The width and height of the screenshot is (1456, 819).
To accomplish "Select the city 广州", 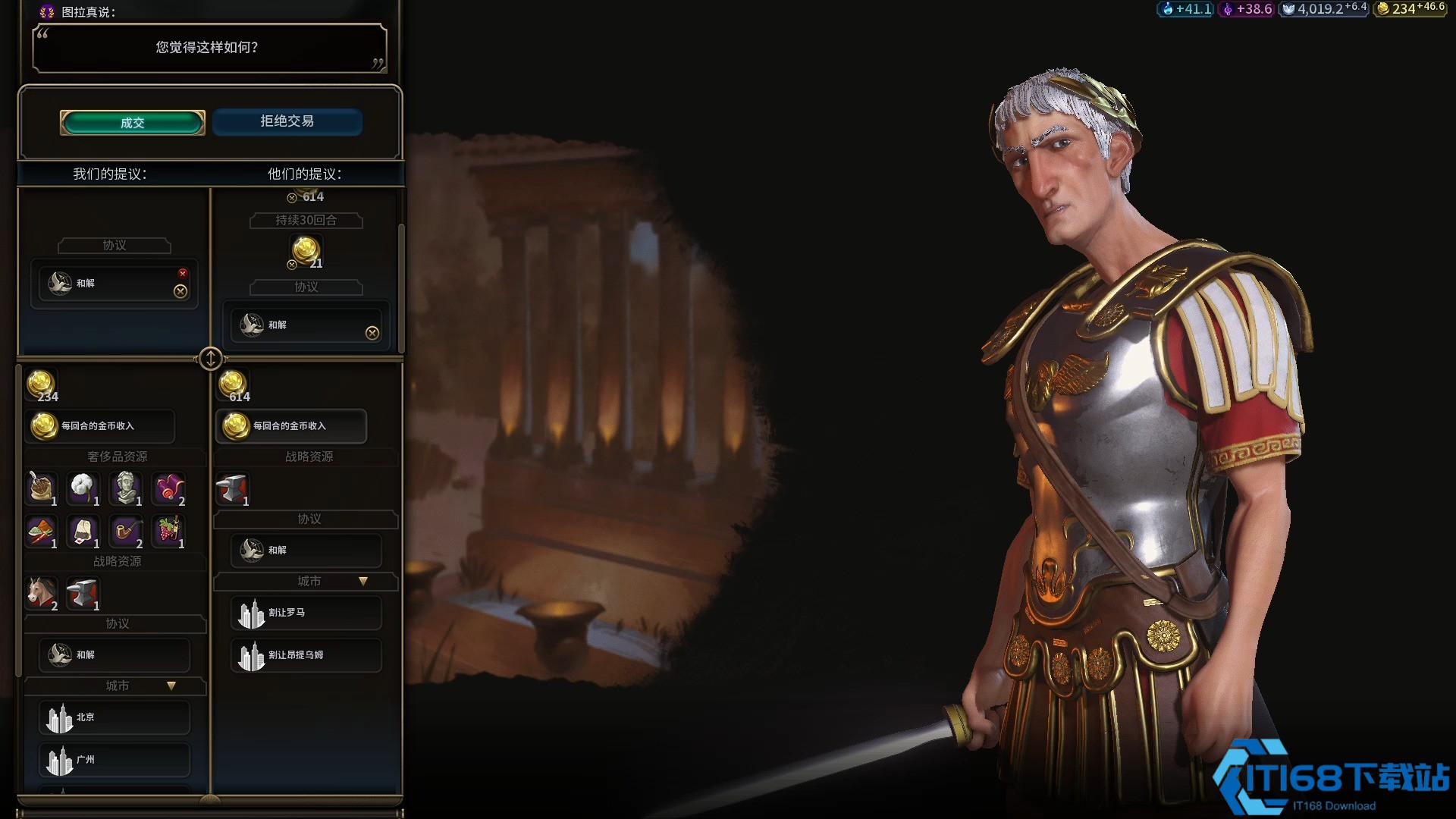I will coord(114,760).
